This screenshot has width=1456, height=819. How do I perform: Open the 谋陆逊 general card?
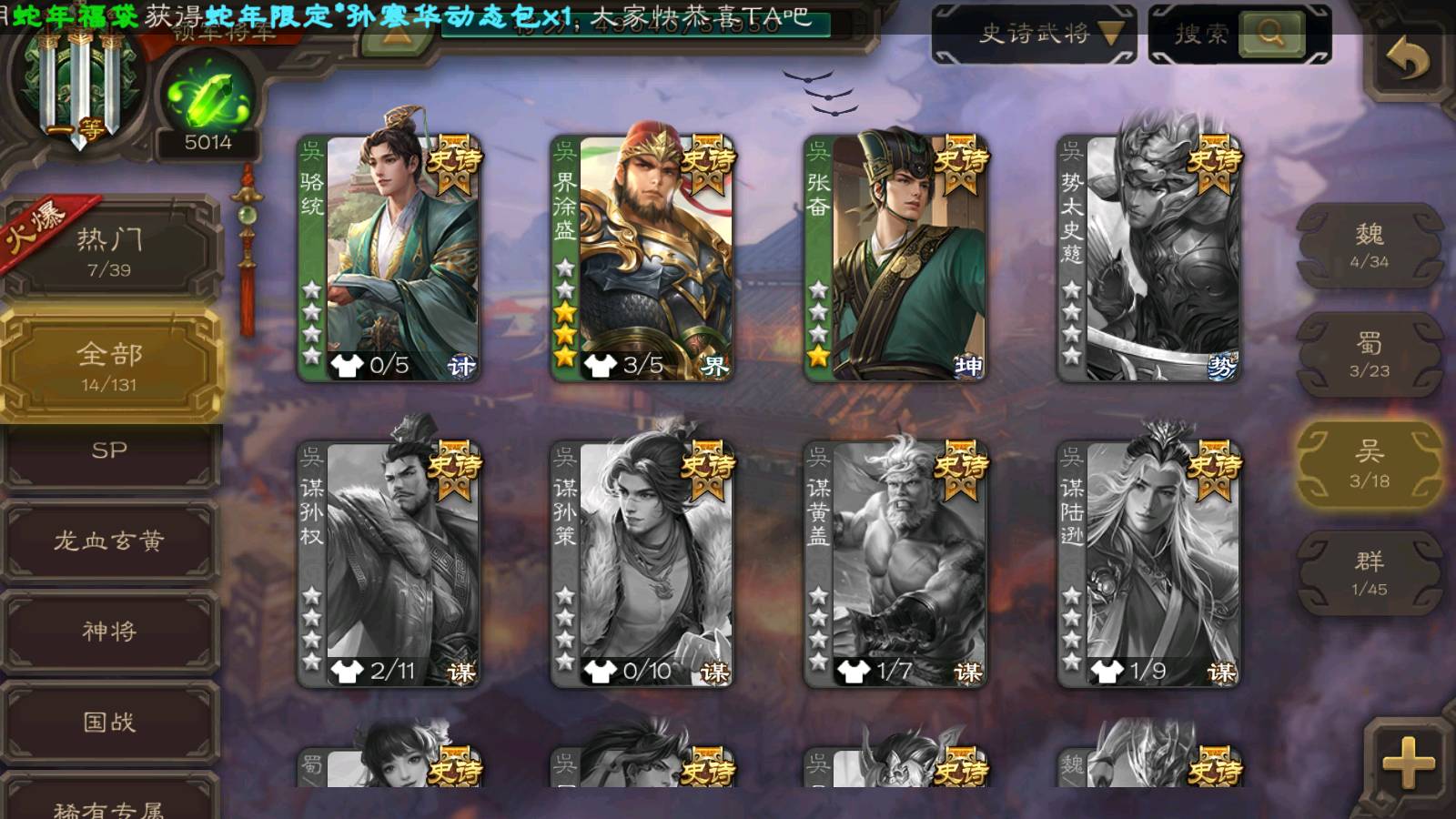[x=1148, y=564]
